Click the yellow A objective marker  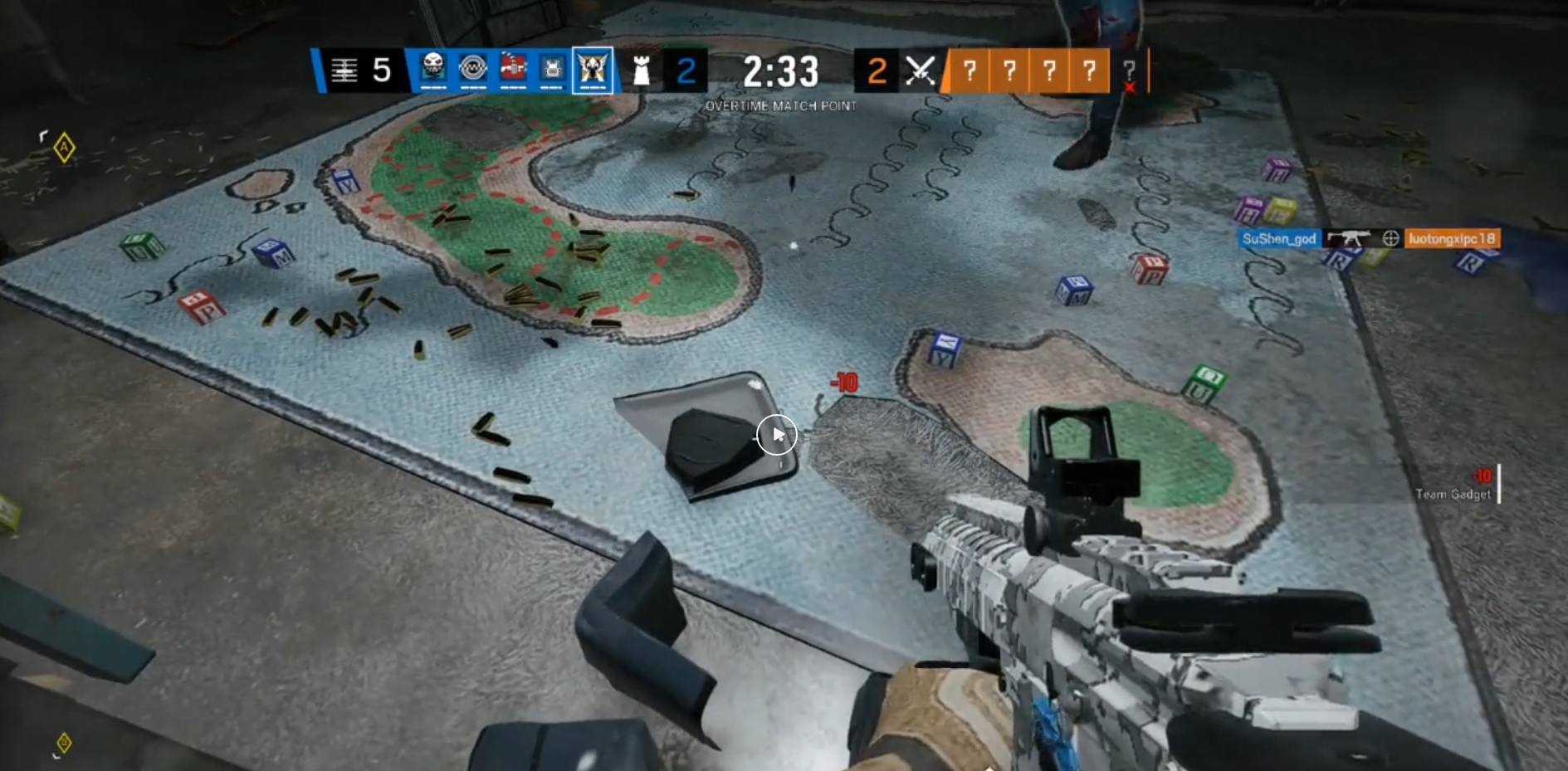coord(64,148)
